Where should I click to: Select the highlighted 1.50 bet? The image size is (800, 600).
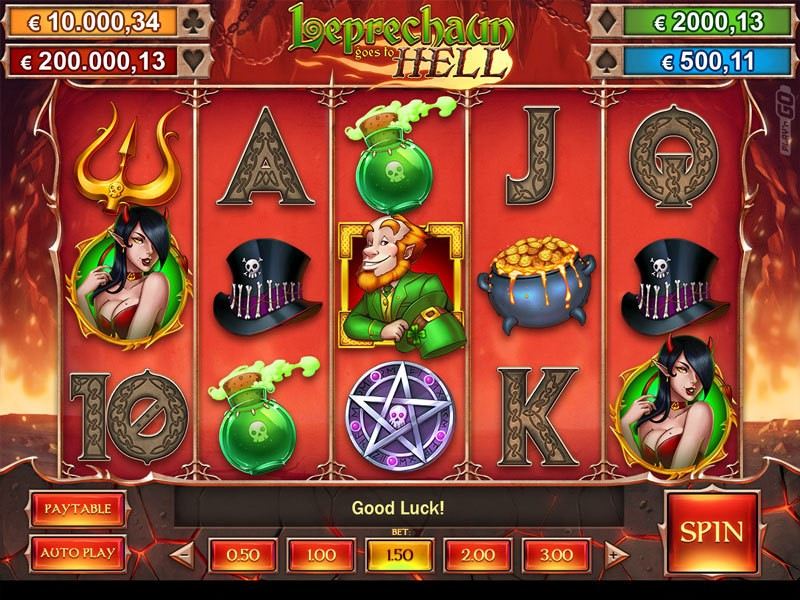400,555
